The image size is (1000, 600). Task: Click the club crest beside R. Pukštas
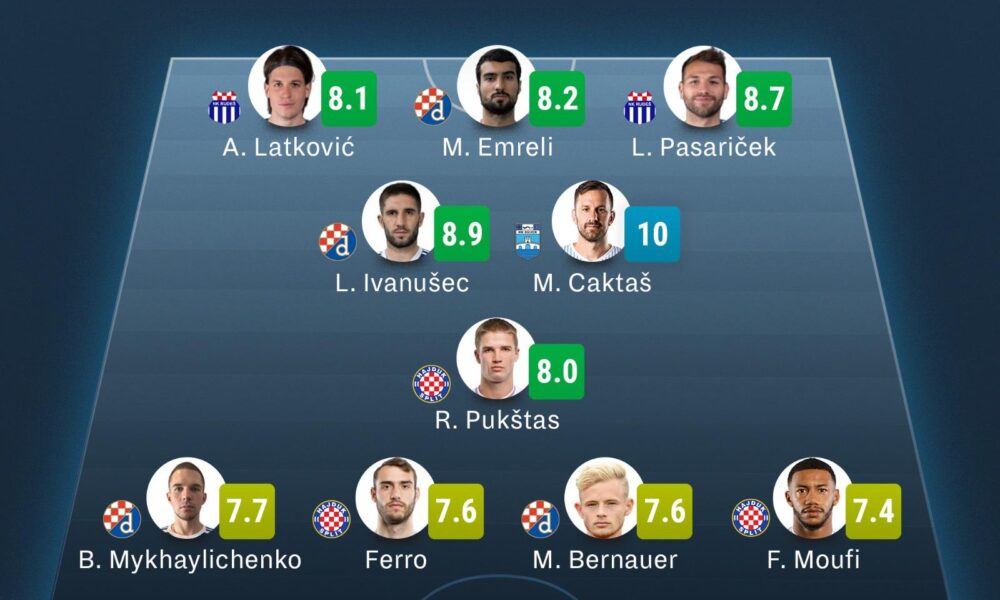tap(432, 383)
